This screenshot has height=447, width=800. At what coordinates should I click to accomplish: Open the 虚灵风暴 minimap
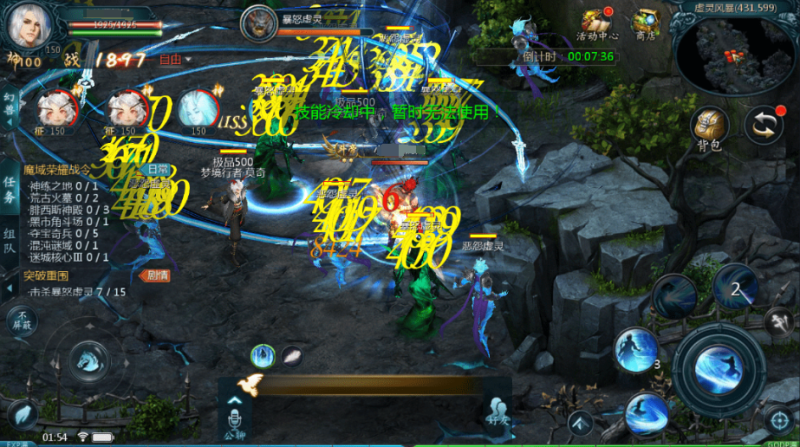coord(733,52)
